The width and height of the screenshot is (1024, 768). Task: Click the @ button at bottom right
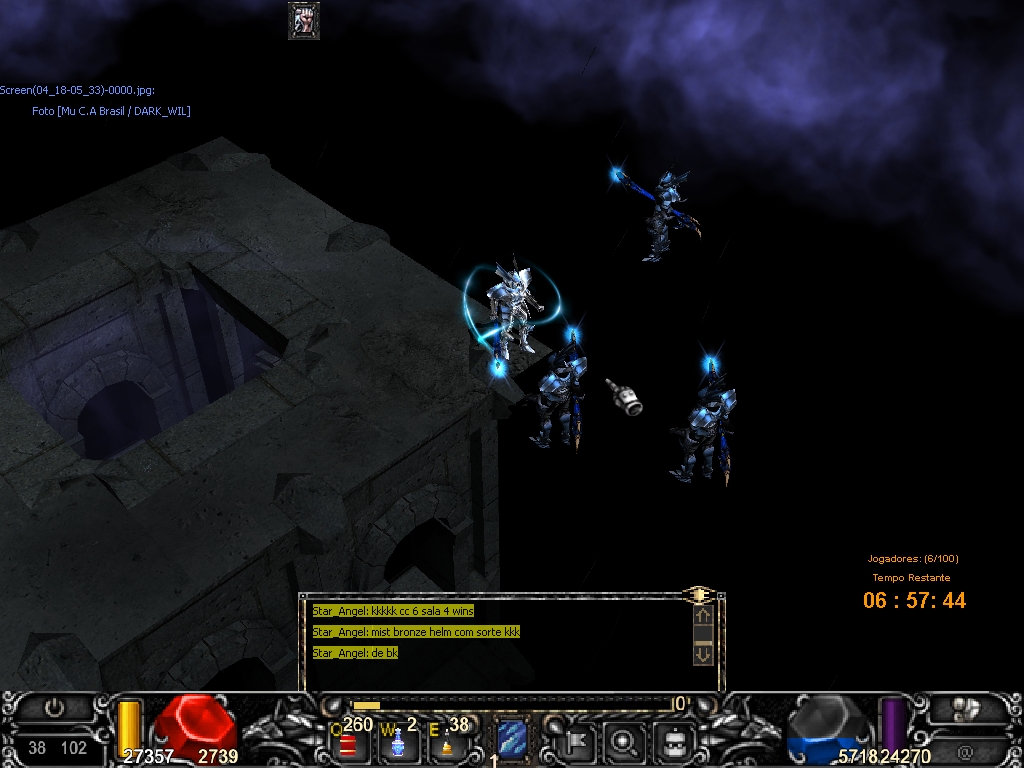[964, 750]
